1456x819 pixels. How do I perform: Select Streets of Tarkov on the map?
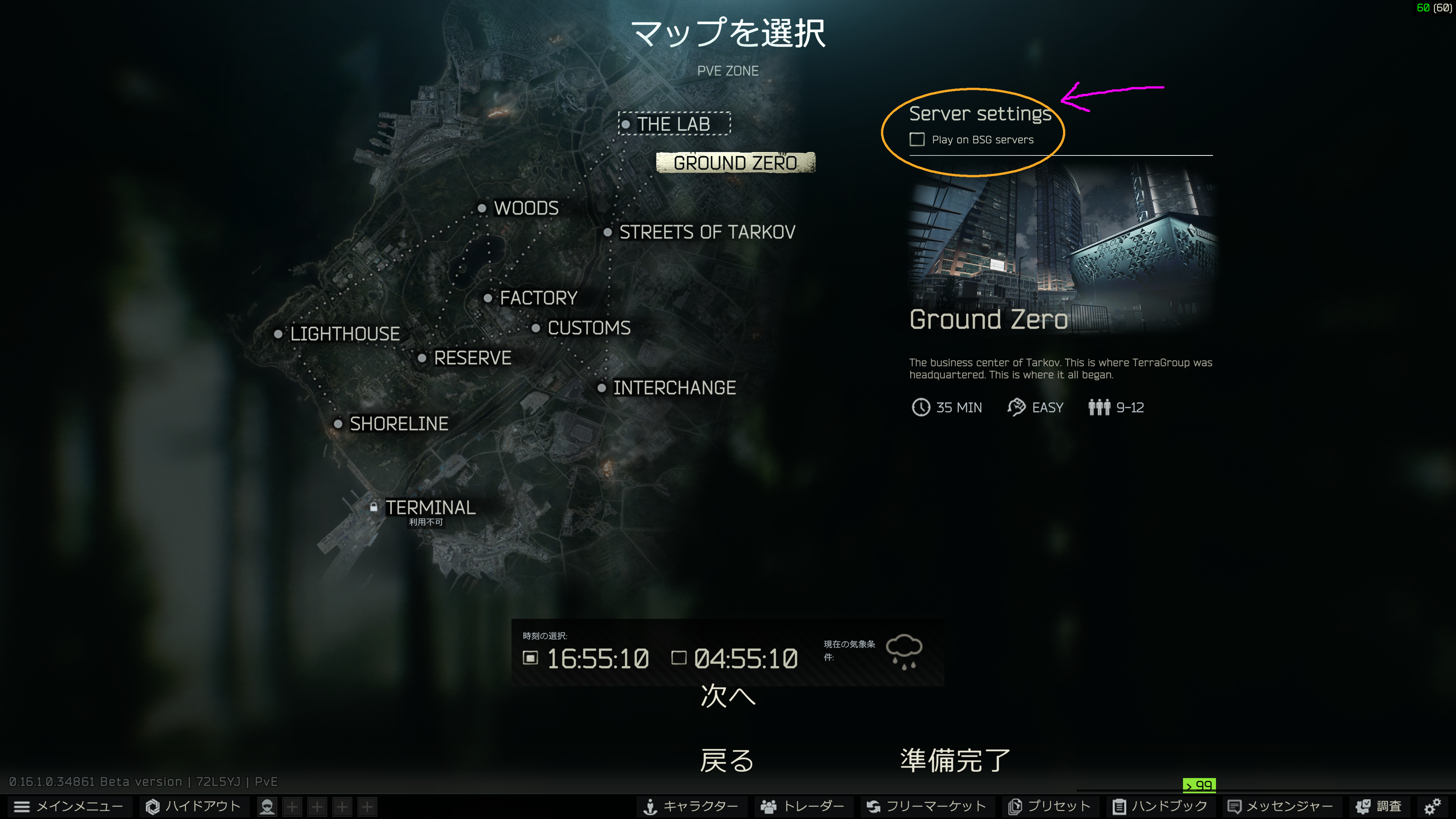point(706,232)
